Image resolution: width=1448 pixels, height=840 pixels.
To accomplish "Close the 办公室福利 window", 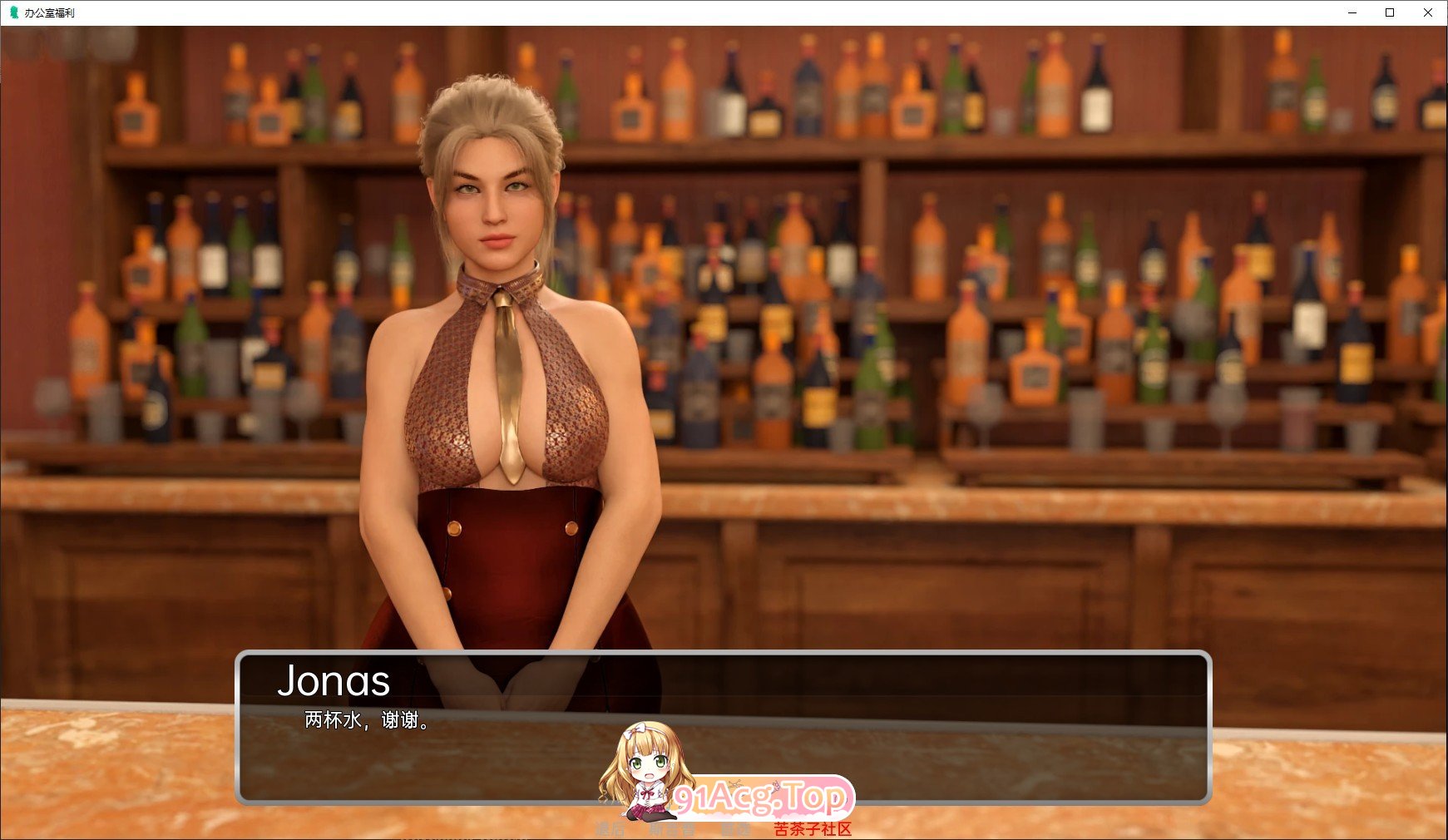I will [1429, 12].
